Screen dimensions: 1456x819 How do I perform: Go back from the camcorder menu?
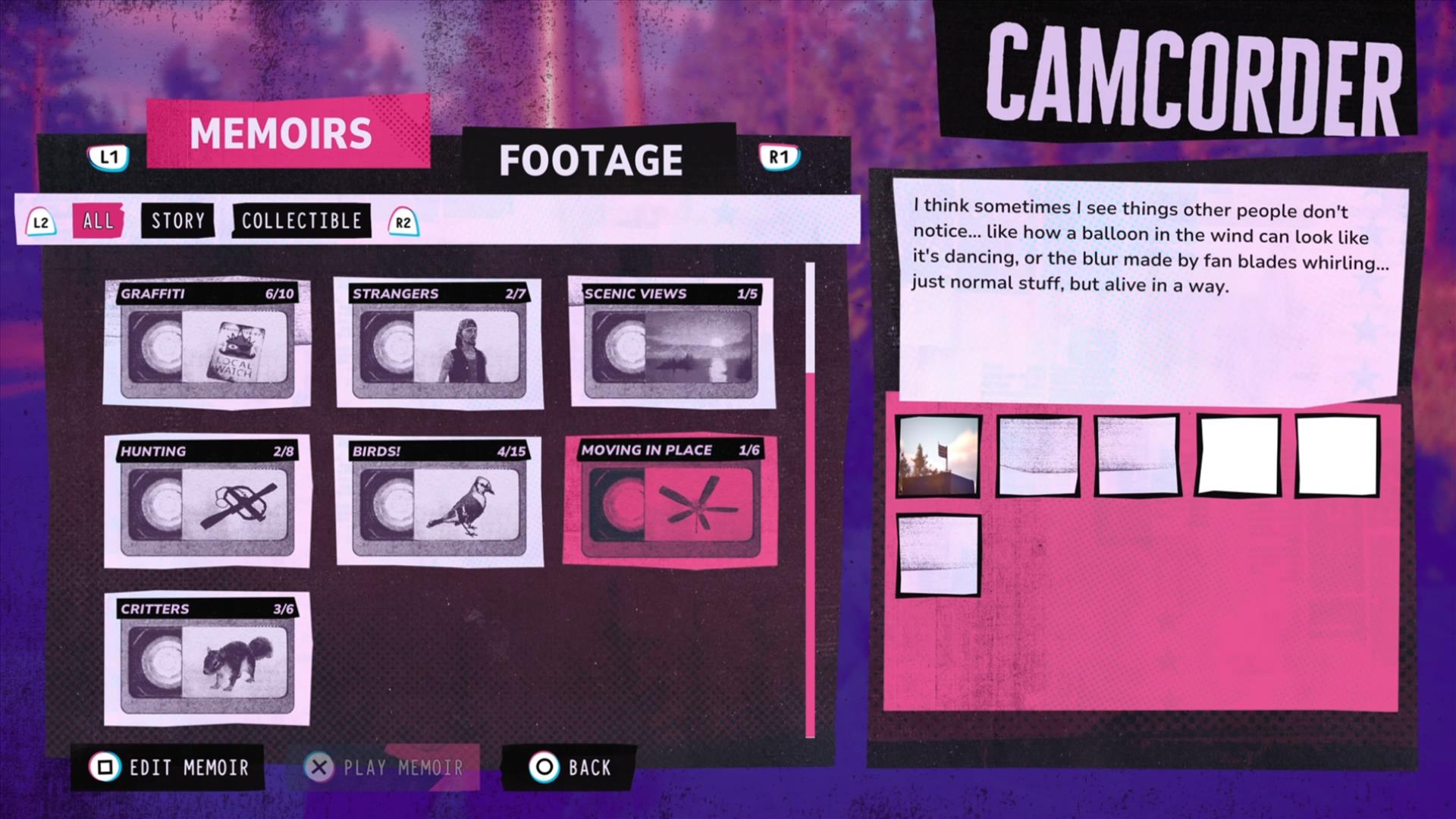pyautogui.click(x=570, y=767)
